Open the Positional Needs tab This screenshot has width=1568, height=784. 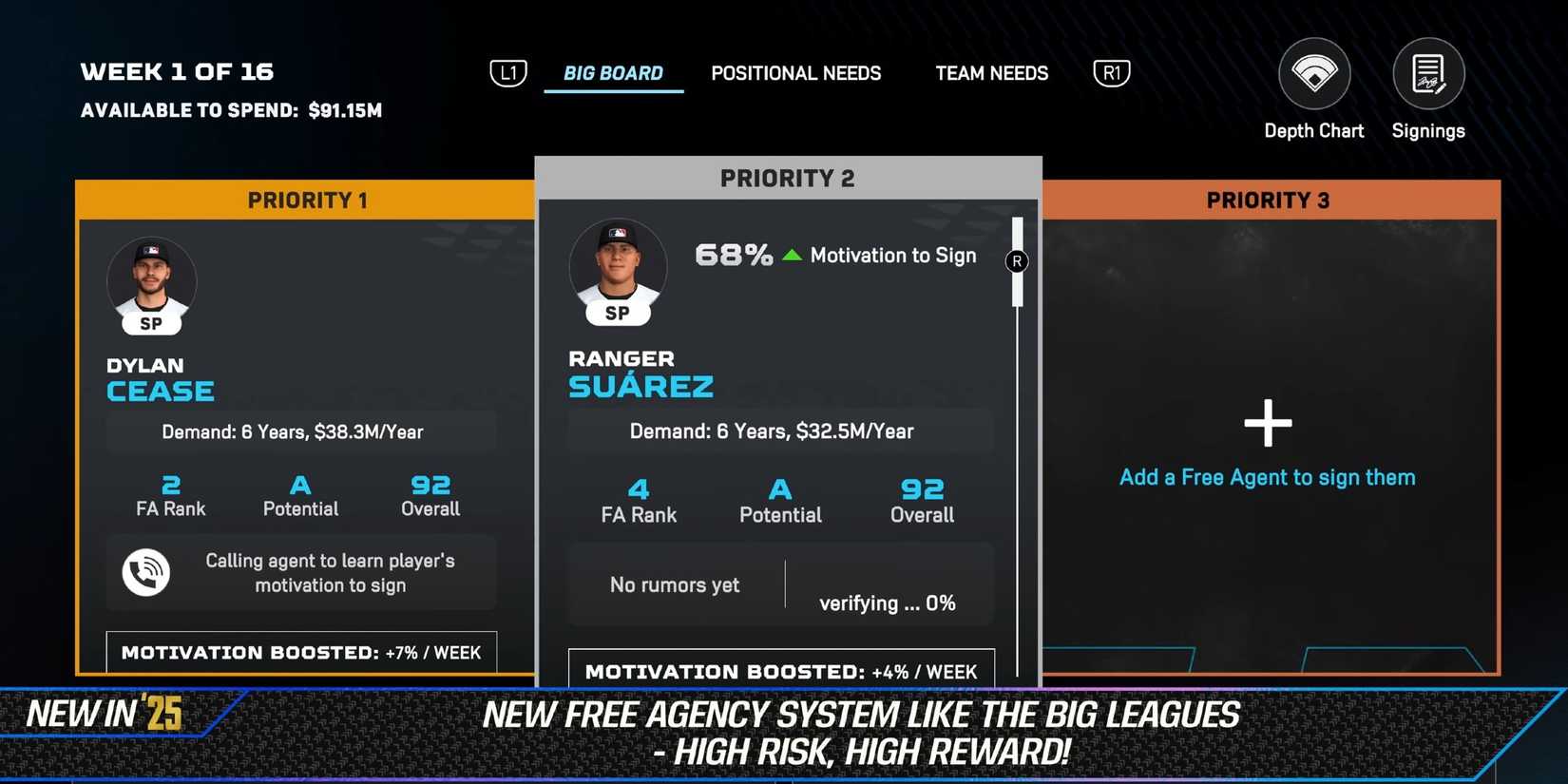click(795, 73)
